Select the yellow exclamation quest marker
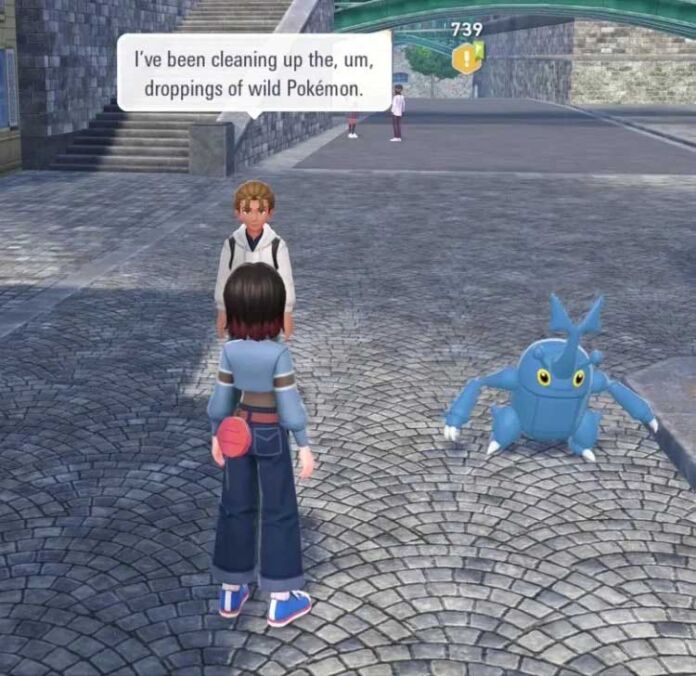Screen dimensions: 696x676 pyautogui.click(x=466, y=58)
